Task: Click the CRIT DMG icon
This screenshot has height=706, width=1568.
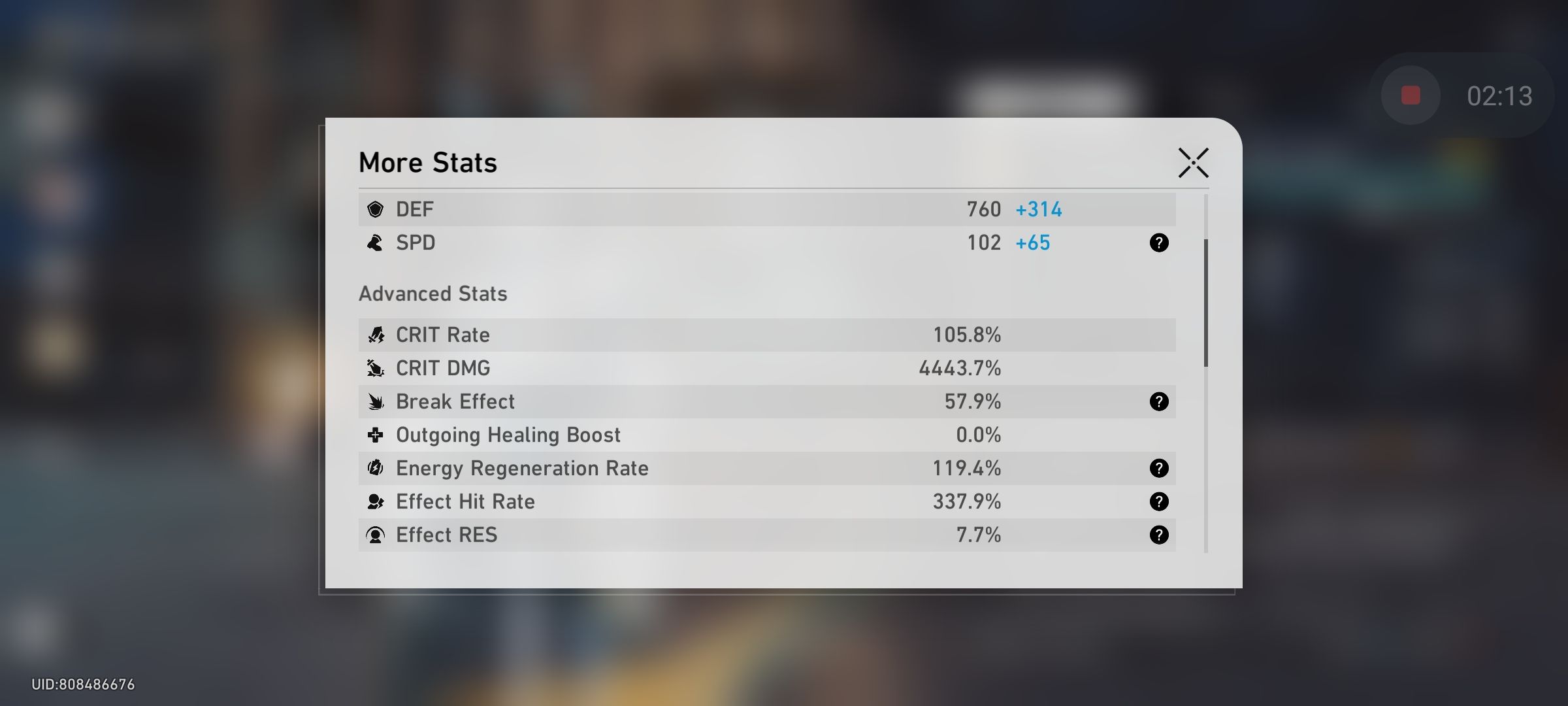Action: coord(376,368)
